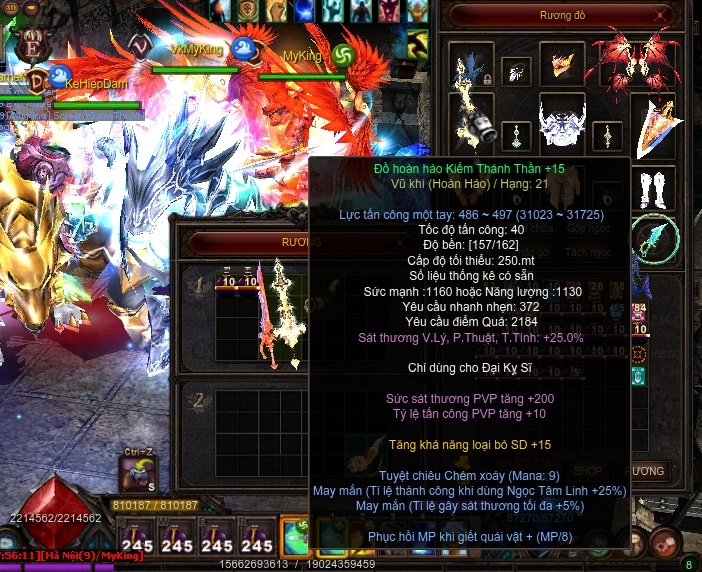Click the left pendant earring slot
The width and height of the screenshot is (702, 572).
517,135
